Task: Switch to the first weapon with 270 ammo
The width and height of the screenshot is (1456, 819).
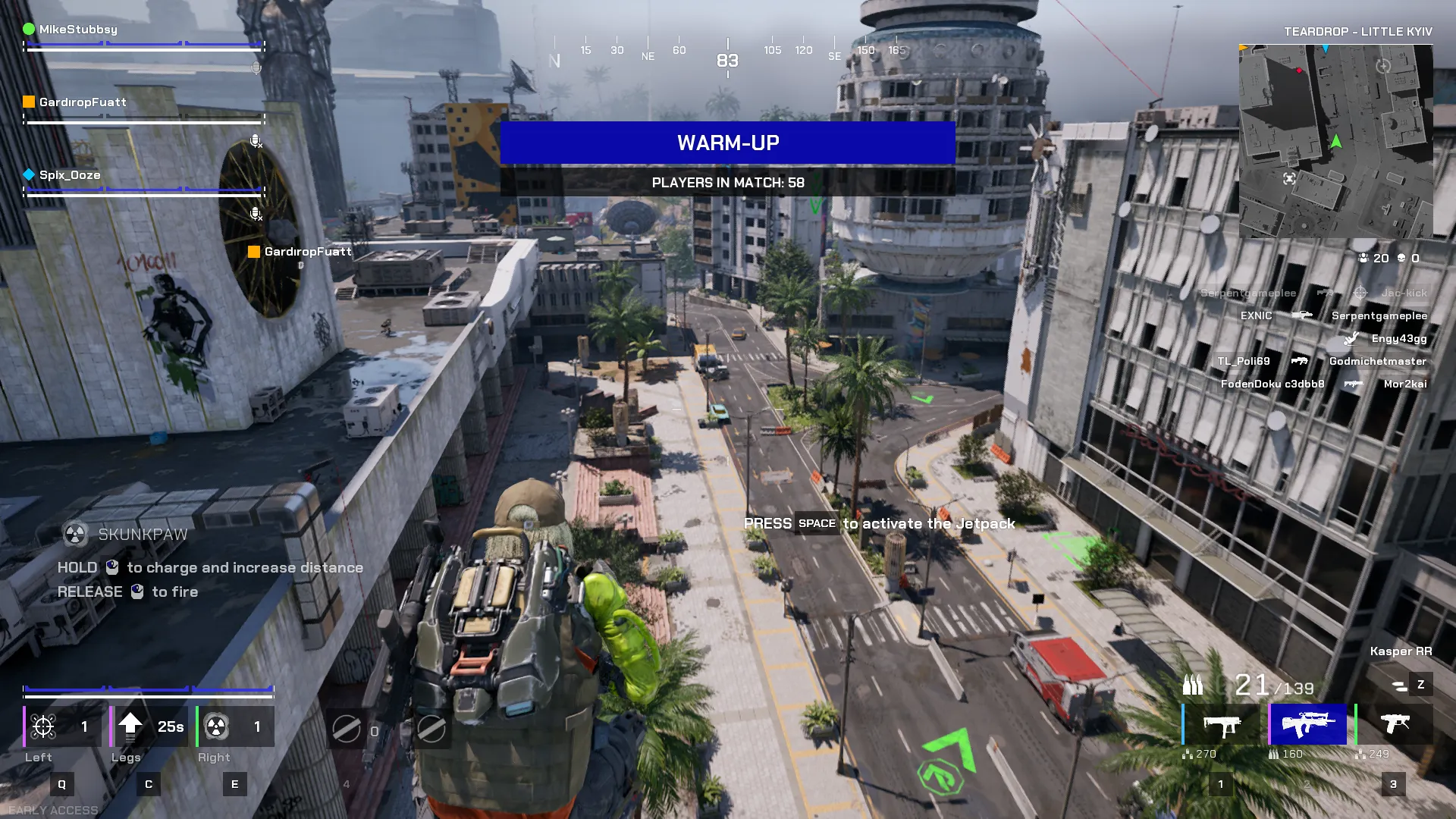Action: [1222, 725]
